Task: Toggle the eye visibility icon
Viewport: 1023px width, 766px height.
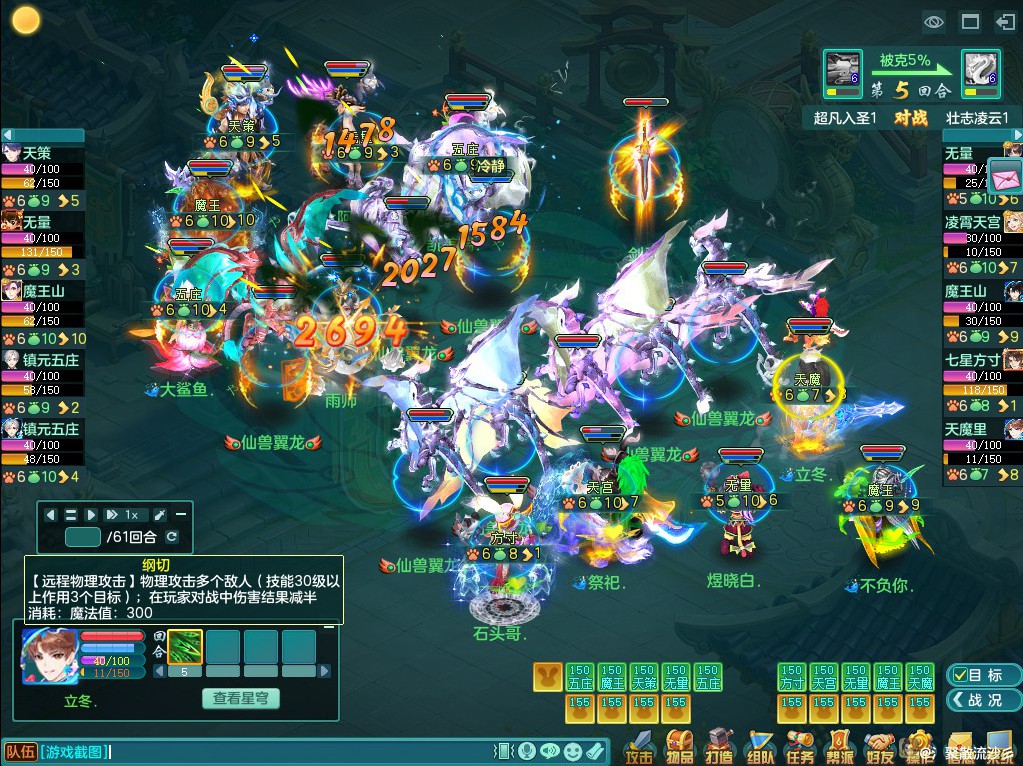Action: tap(934, 21)
